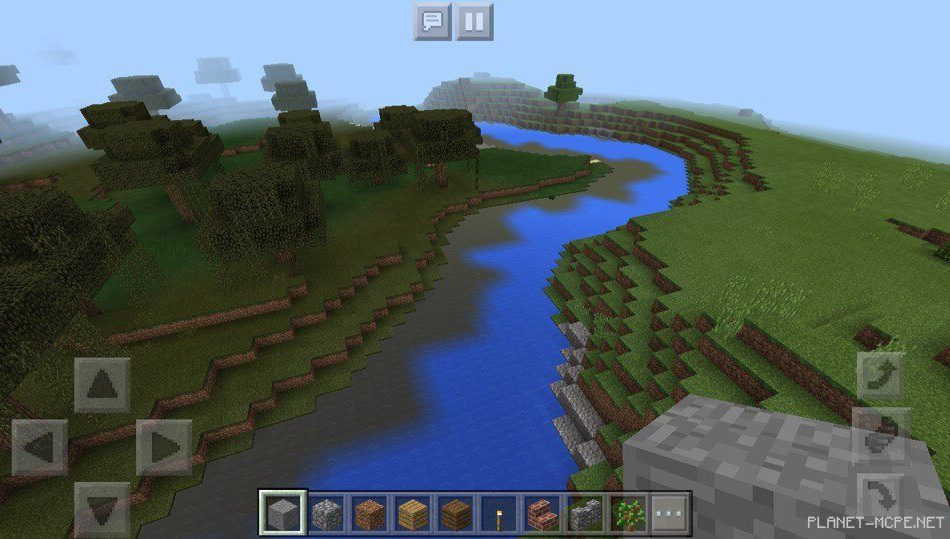Select the sapling hotbar slot
This screenshot has height=539, width=950.
point(629,514)
